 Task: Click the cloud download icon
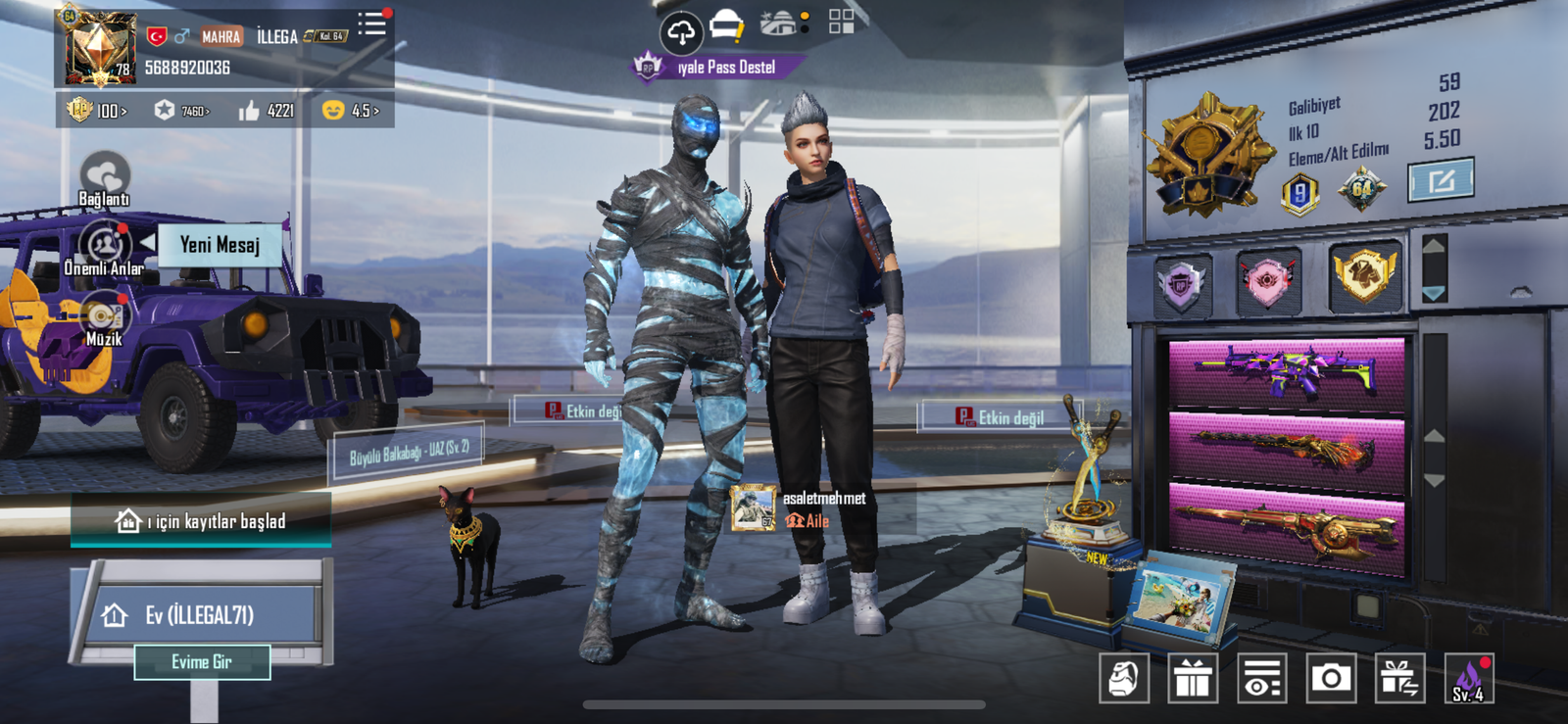pyautogui.click(x=681, y=31)
